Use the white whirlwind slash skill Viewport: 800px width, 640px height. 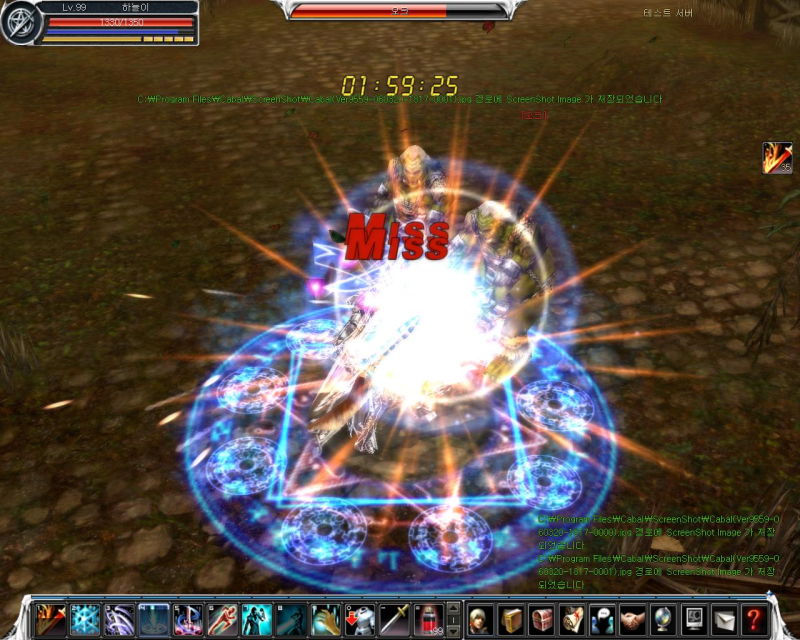119,619
